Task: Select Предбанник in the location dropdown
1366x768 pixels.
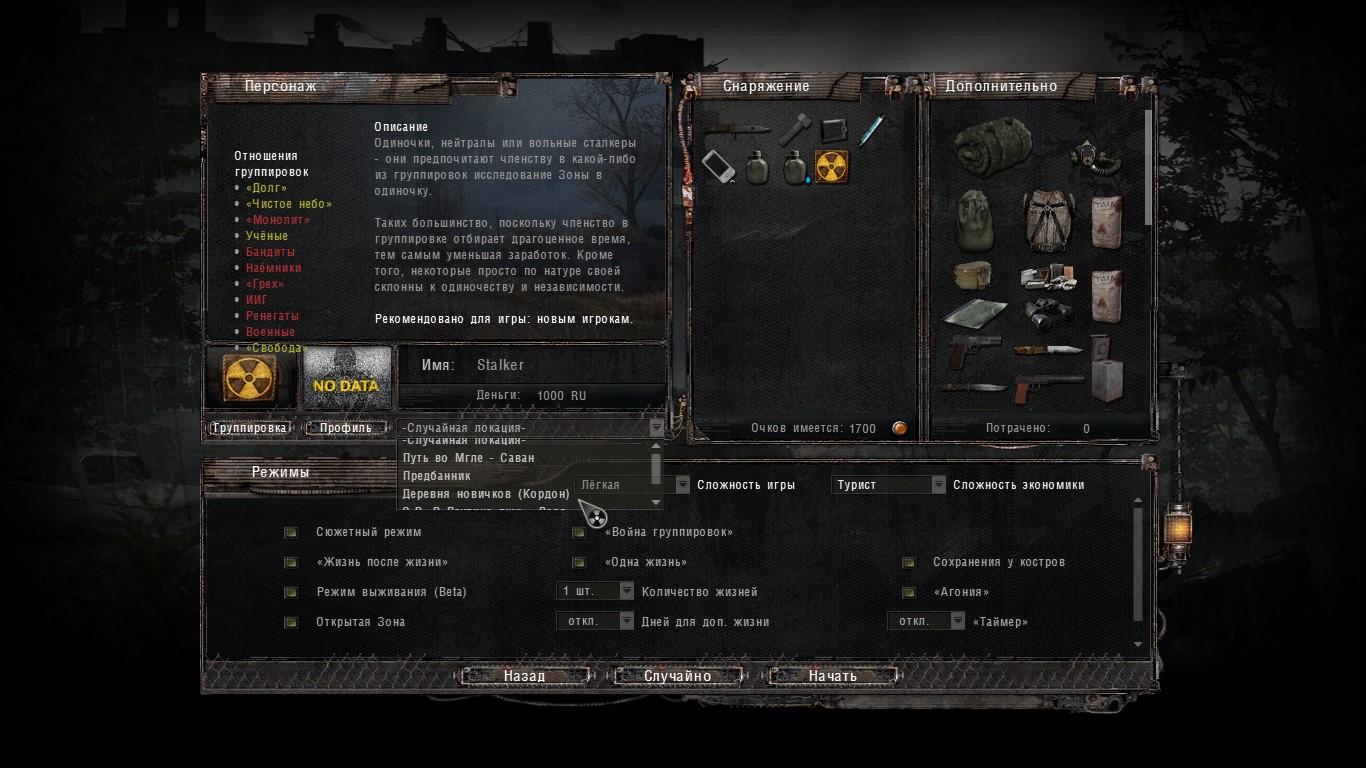Action: tap(437, 476)
